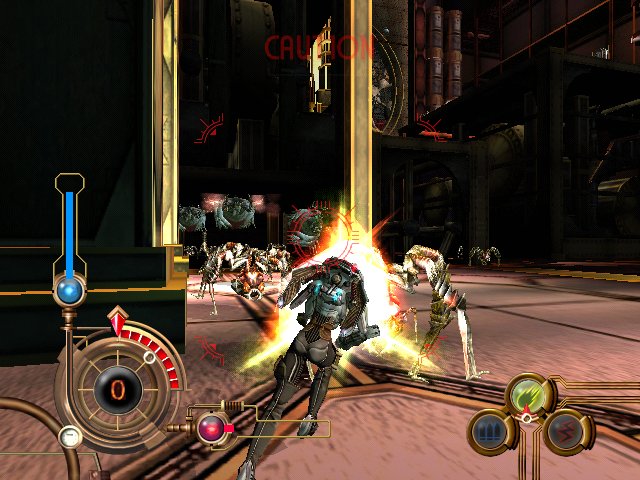Viewport: 640px width, 480px height.
Task: Choose the blue bullets weapon icon
Action: (489, 431)
